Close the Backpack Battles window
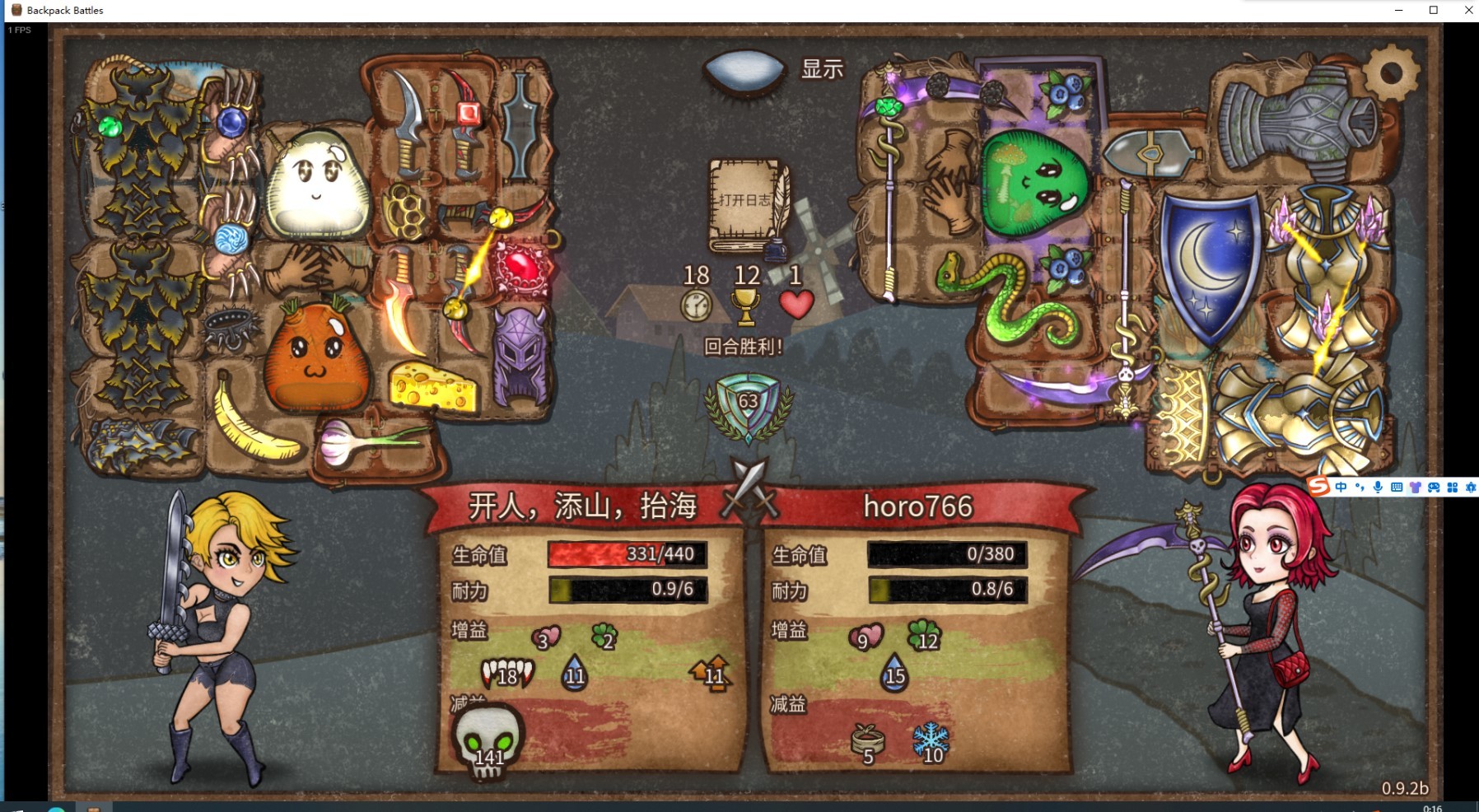The height and width of the screenshot is (812, 1479). click(1468, 10)
